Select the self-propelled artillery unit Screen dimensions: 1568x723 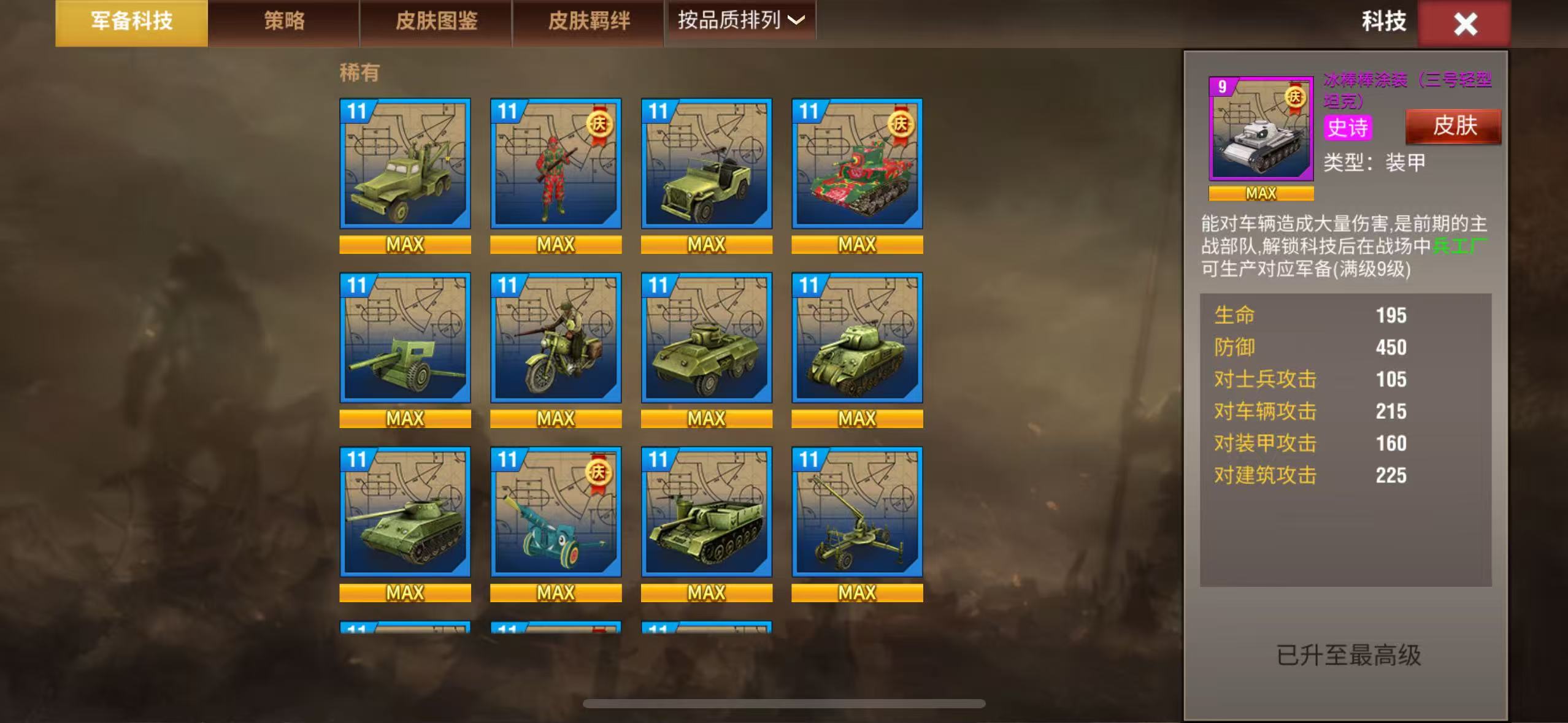(705, 513)
